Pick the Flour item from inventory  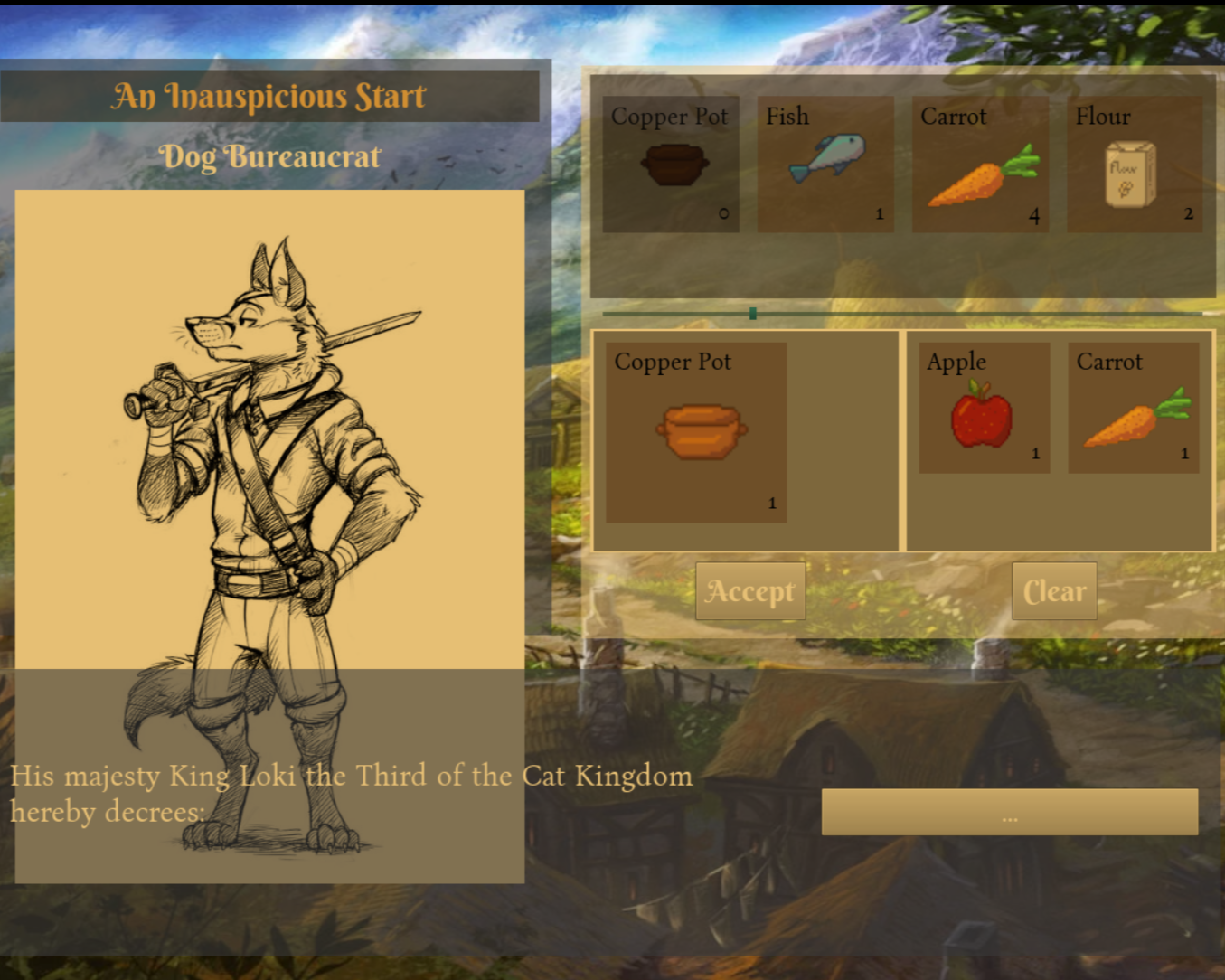(x=1134, y=165)
